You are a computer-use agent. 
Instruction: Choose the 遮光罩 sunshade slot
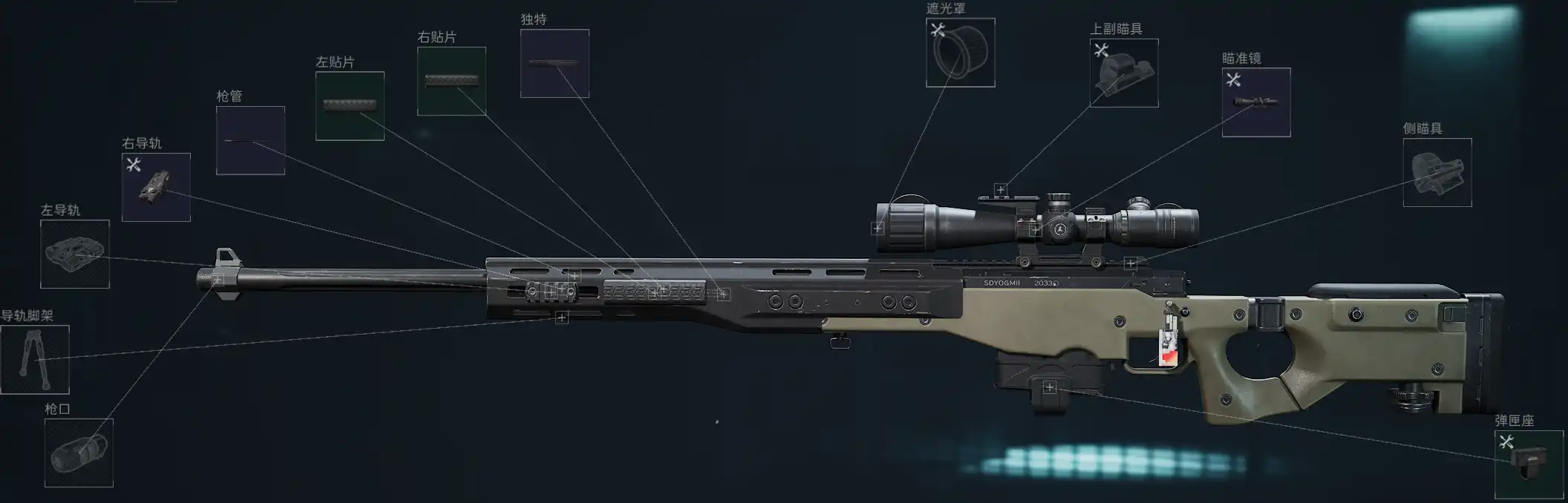click(x=960, y=53)
